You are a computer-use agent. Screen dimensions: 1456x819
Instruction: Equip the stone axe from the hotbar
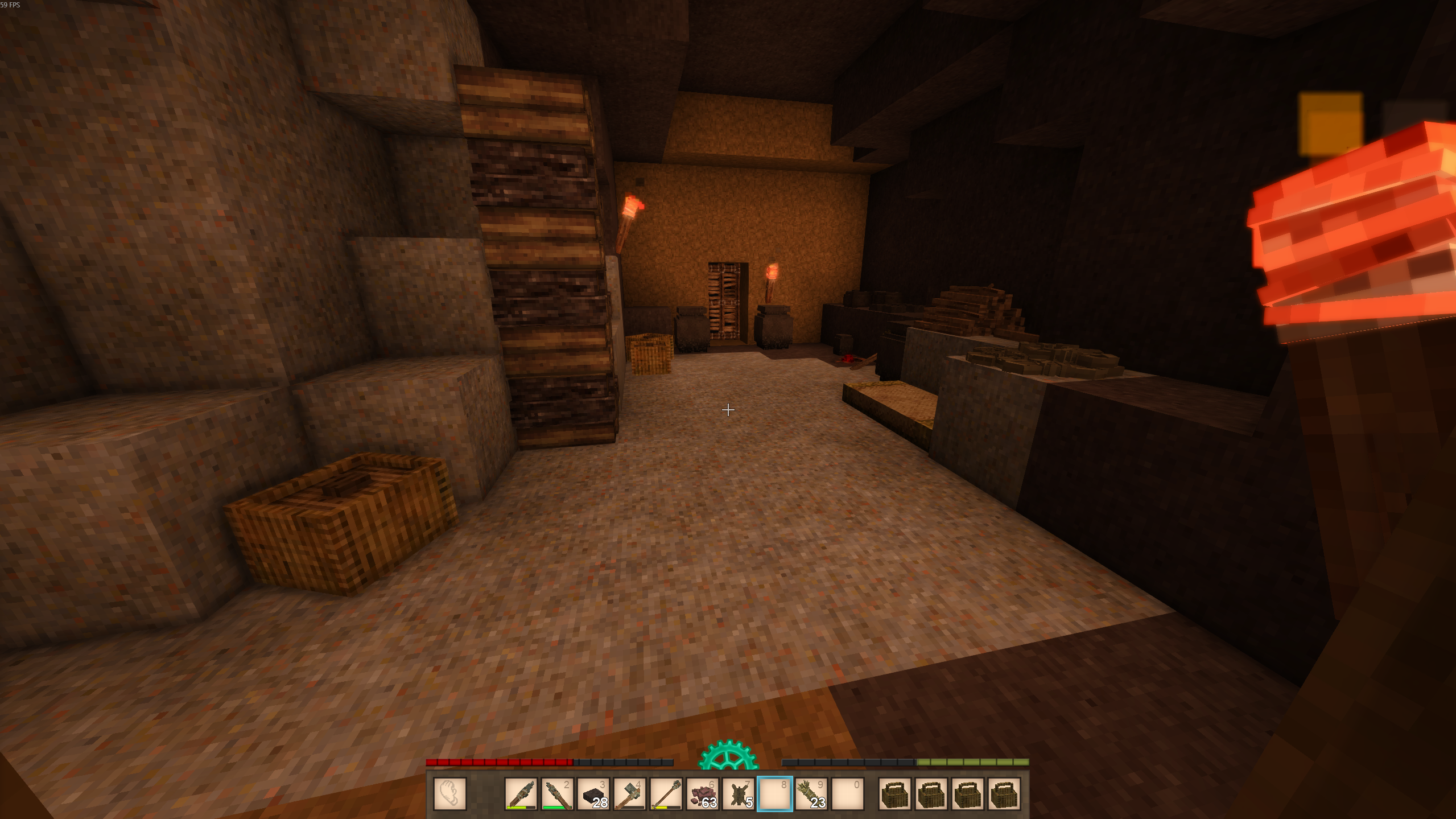coord(630,793)
